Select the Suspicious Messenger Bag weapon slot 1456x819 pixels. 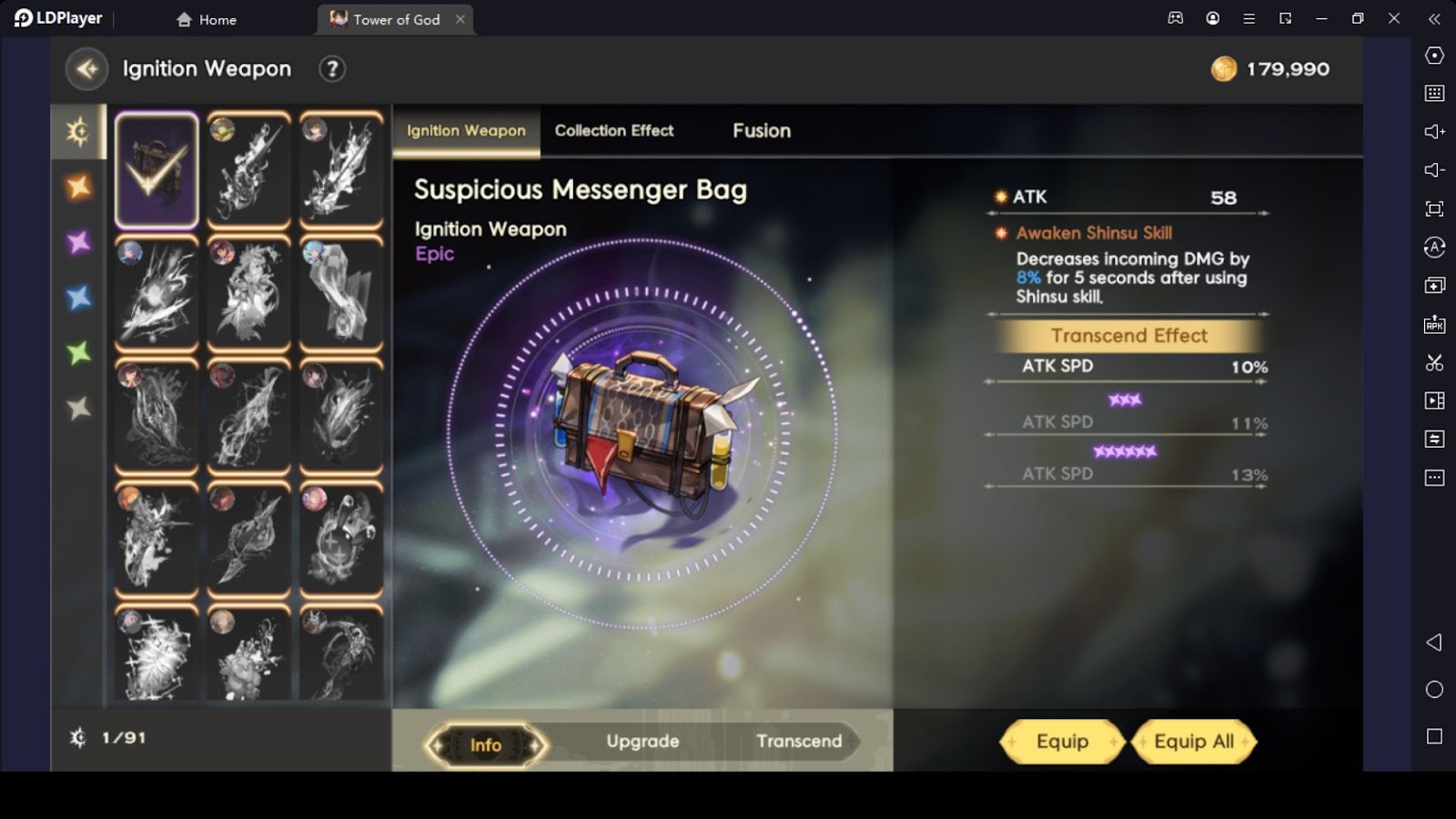pyautogui.click(x=157, y=170)
